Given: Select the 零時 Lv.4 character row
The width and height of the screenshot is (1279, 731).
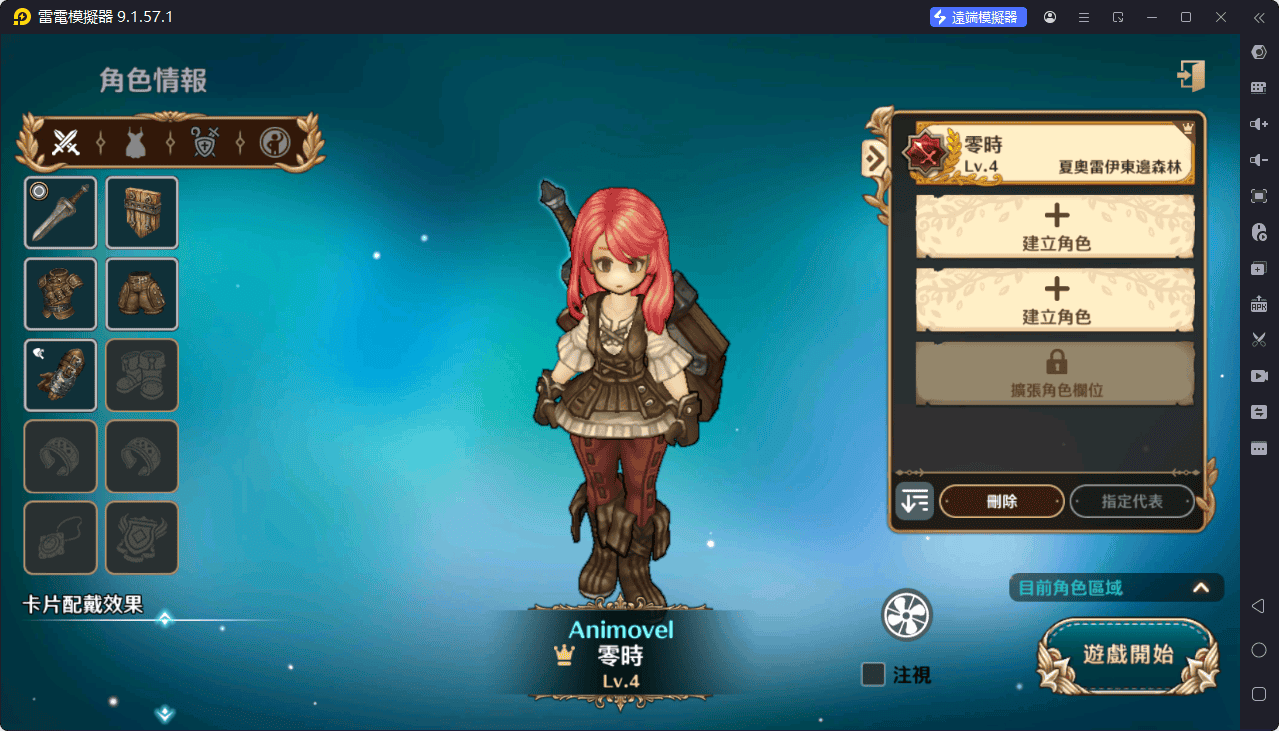Looking at the screenshot, I should [x=1054, y=153].
